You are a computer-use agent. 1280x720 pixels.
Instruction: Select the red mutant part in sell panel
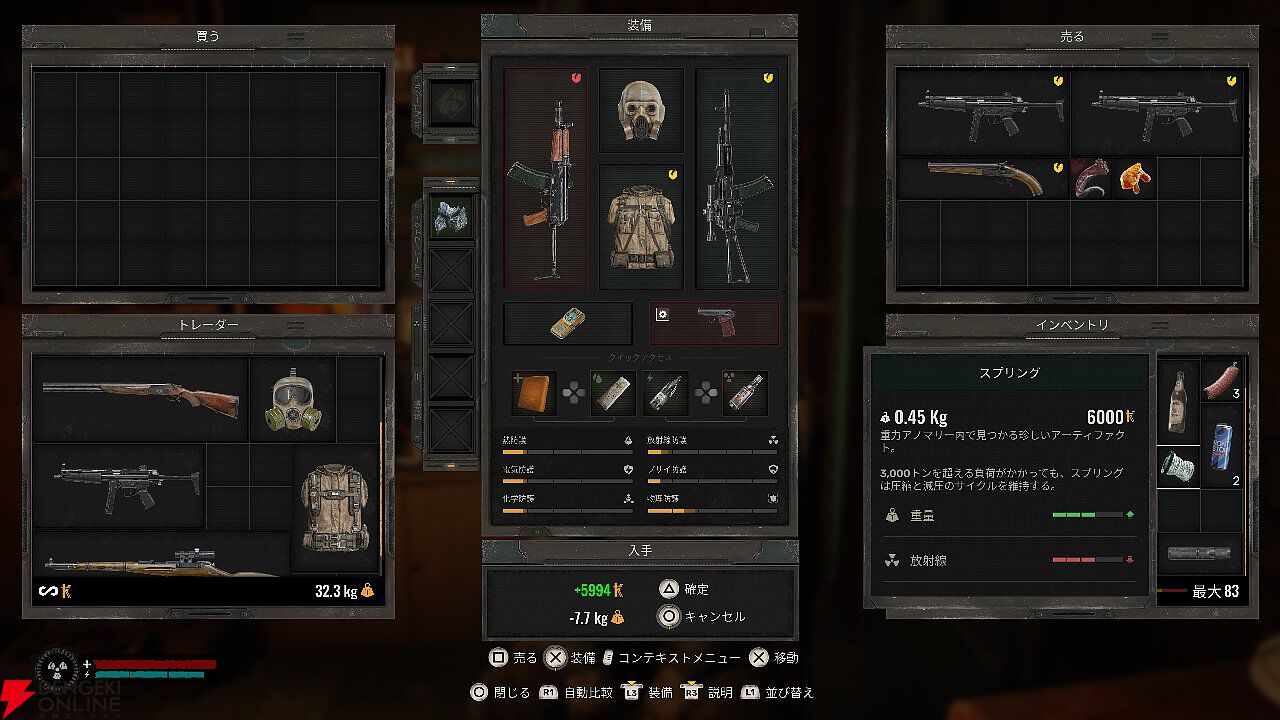pos(1091,178)
